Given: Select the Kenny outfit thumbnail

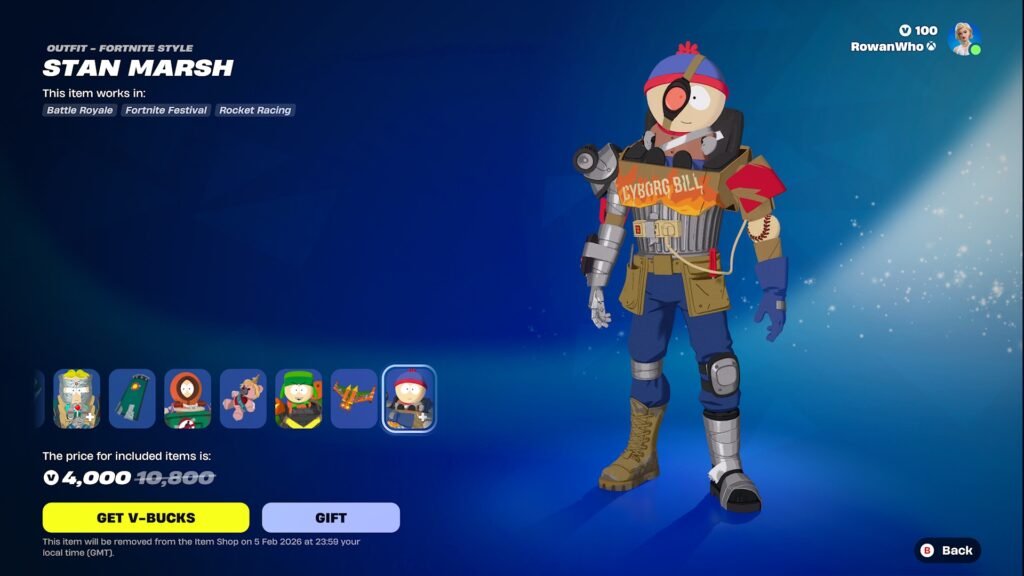Looking at the screenshot, I should tap(188, 399).
